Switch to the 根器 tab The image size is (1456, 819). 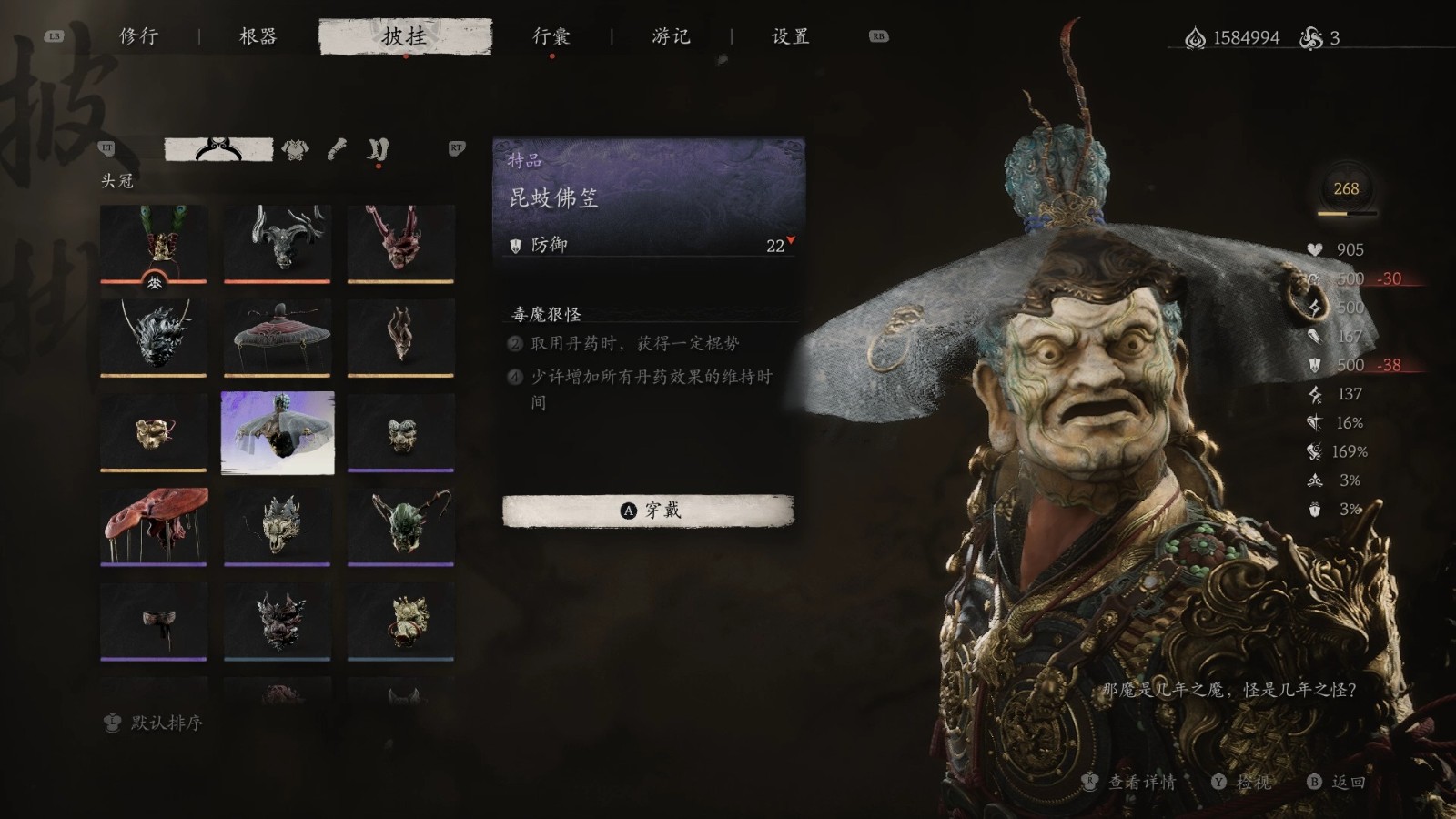pos(258,36)
